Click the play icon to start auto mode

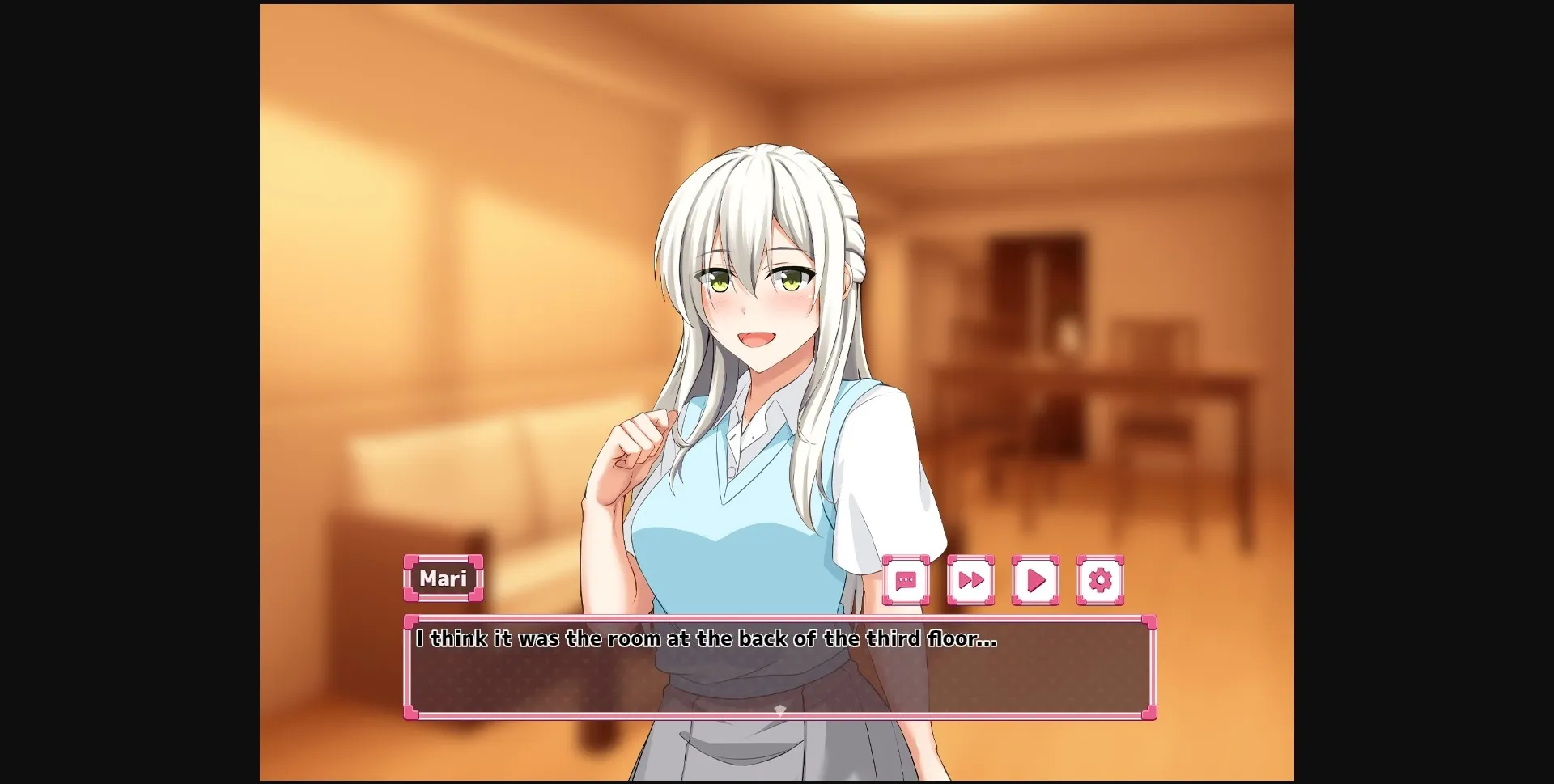click(1035, 580)
